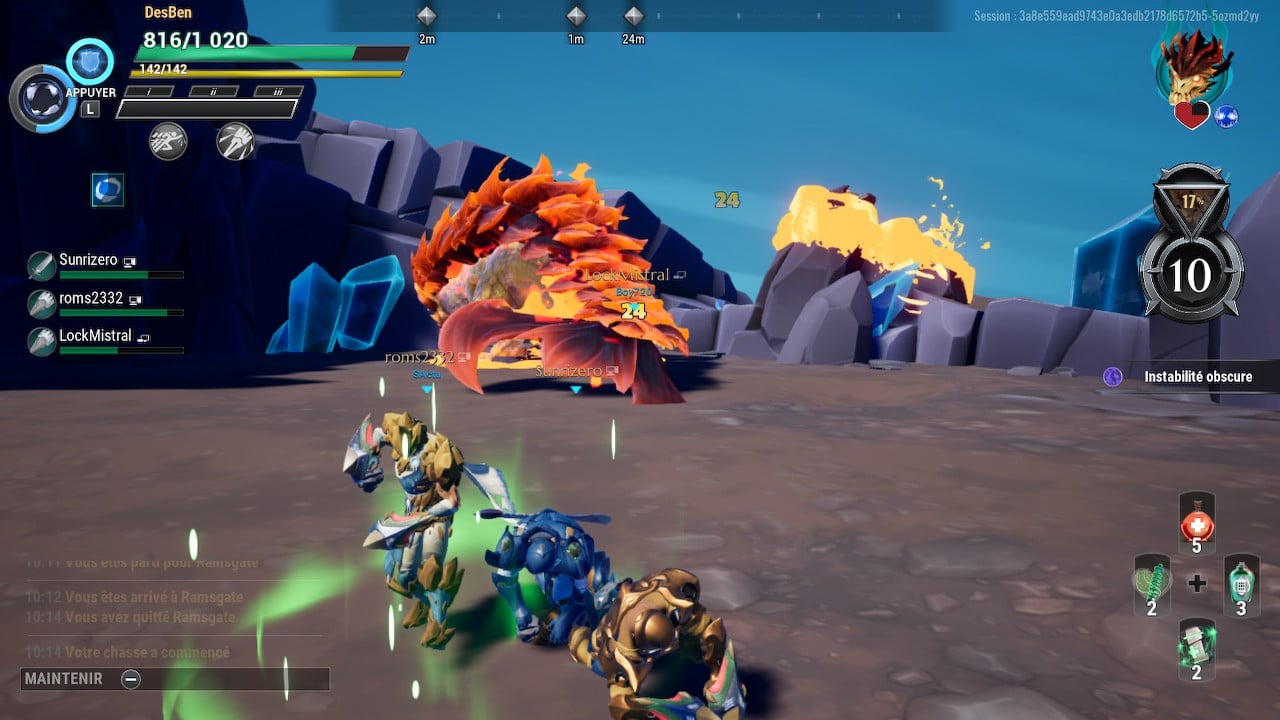This screenshot has height=720, width=1280.
Task: Select the Instabilité obscure objective
Action: [1188, 377]
